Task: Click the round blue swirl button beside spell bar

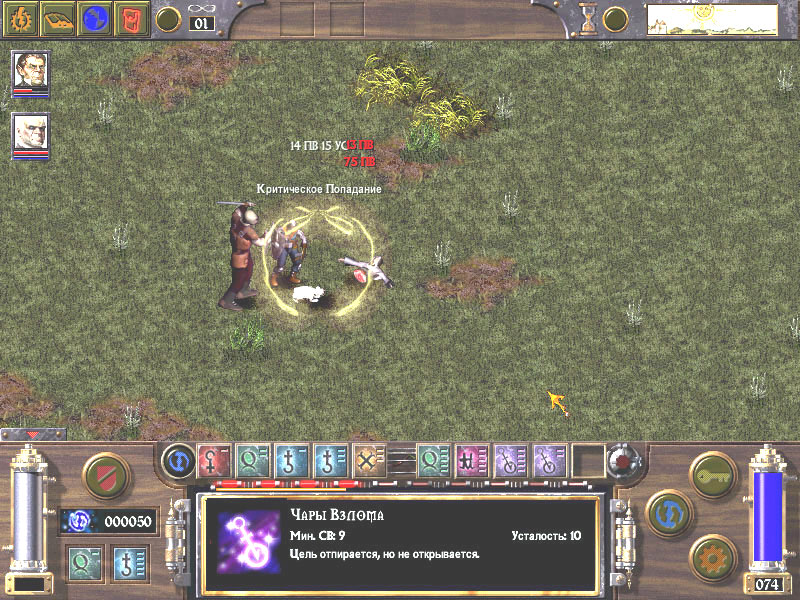Action: (178, 462)
